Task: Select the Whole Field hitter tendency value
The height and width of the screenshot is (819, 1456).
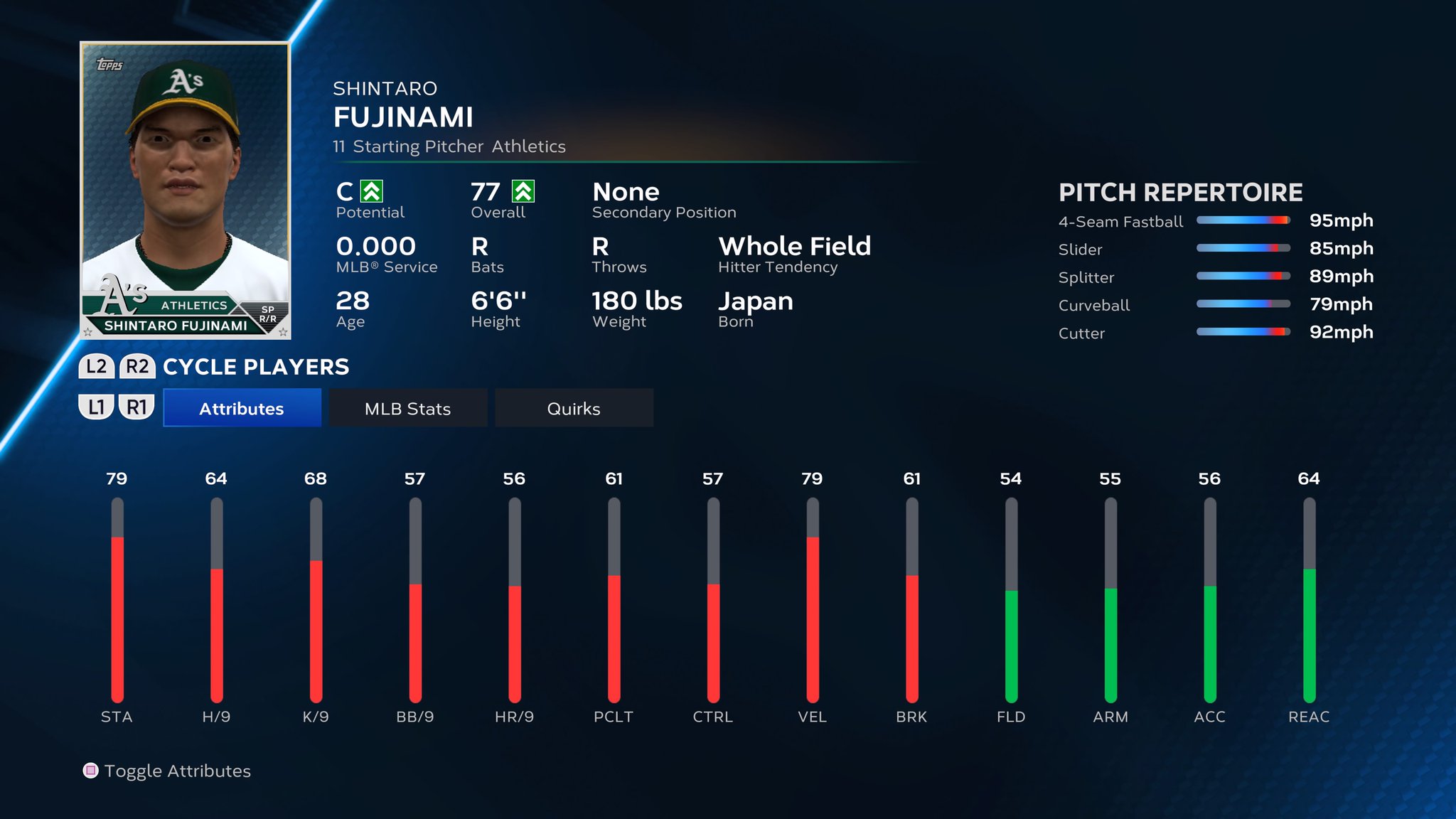Action: pyautogui.click(x=795, y=247)
